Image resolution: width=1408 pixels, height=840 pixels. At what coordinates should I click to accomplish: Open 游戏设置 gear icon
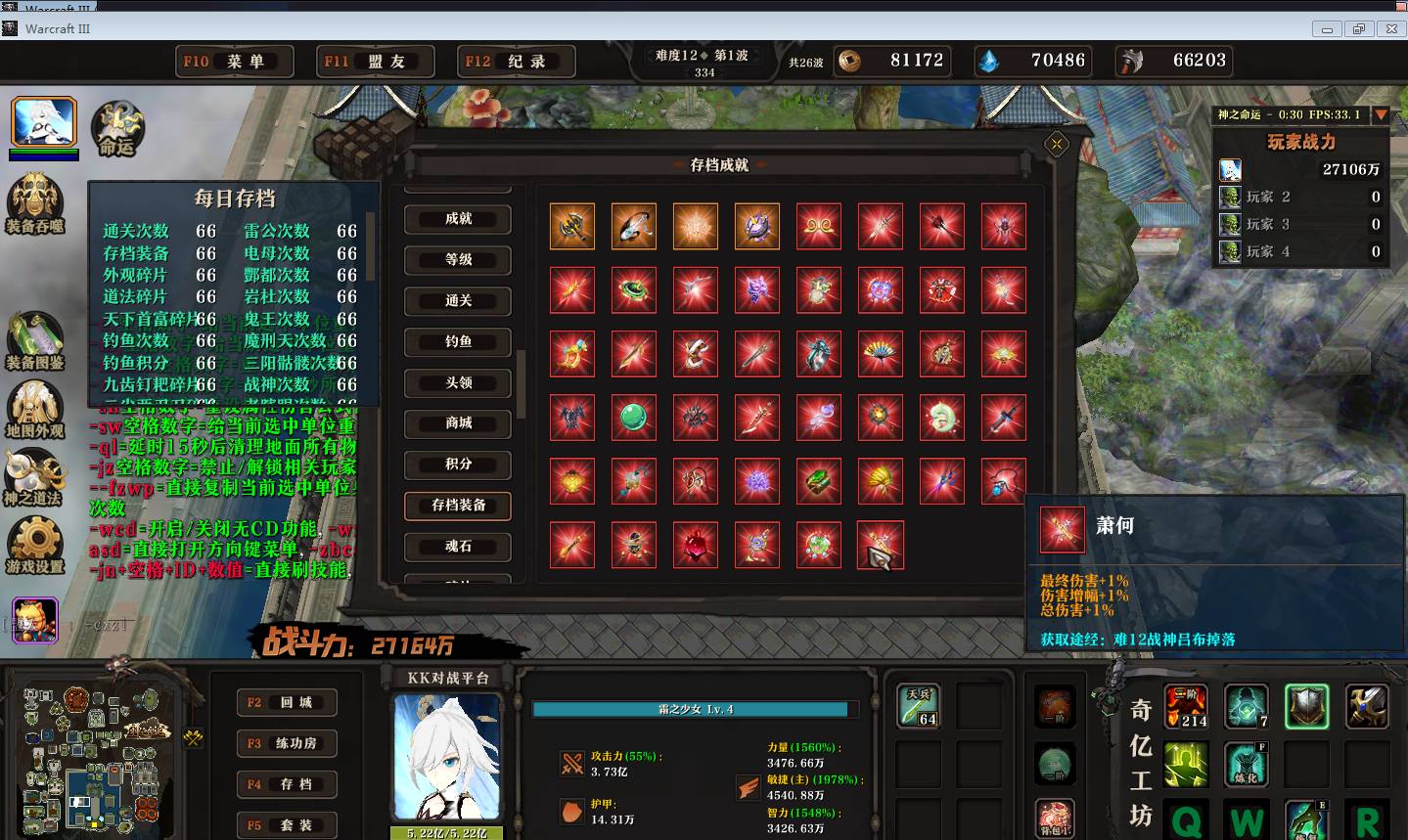coord(35,544)
